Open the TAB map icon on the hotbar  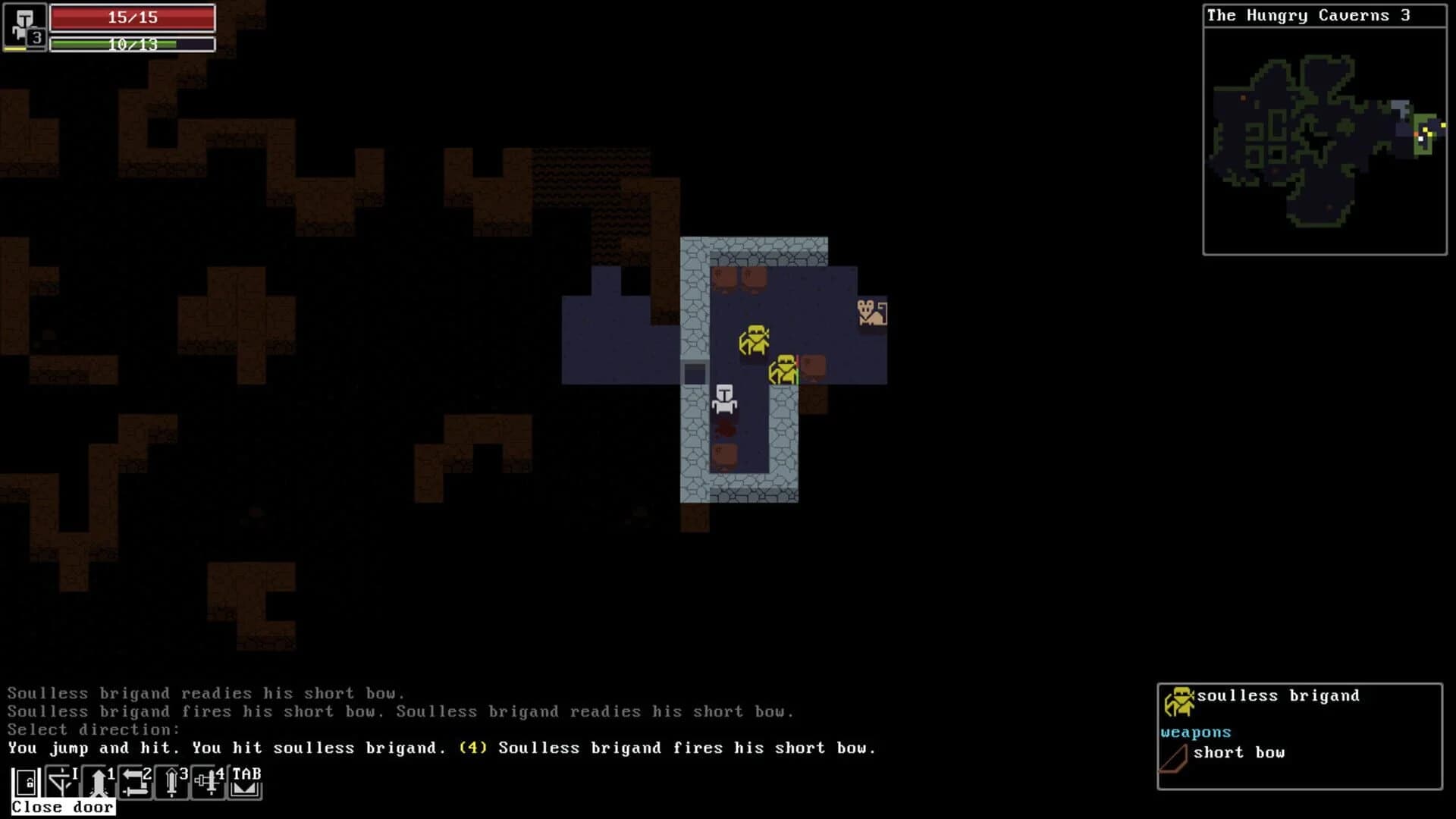point(244,784)
